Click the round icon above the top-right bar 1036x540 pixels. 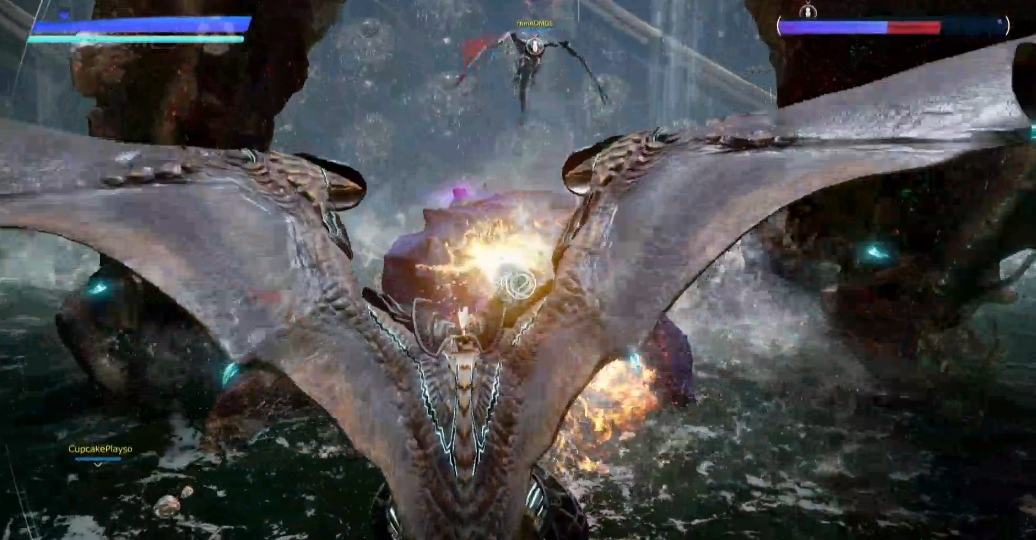tap(808, 11)
